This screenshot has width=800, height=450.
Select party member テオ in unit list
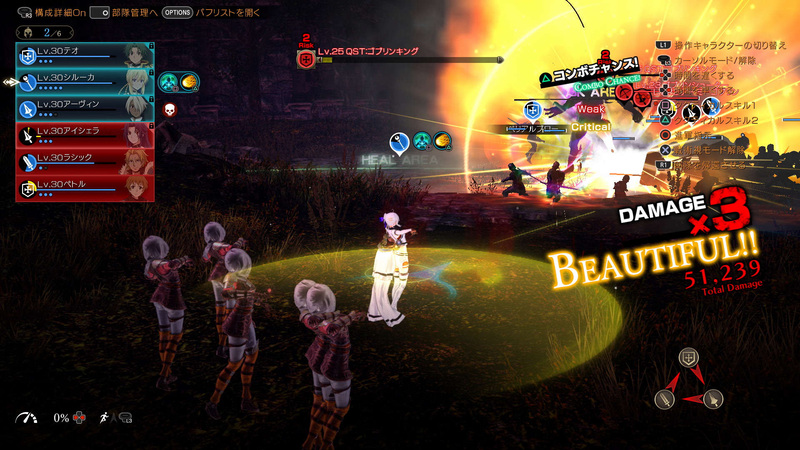(x=85, y=54)
